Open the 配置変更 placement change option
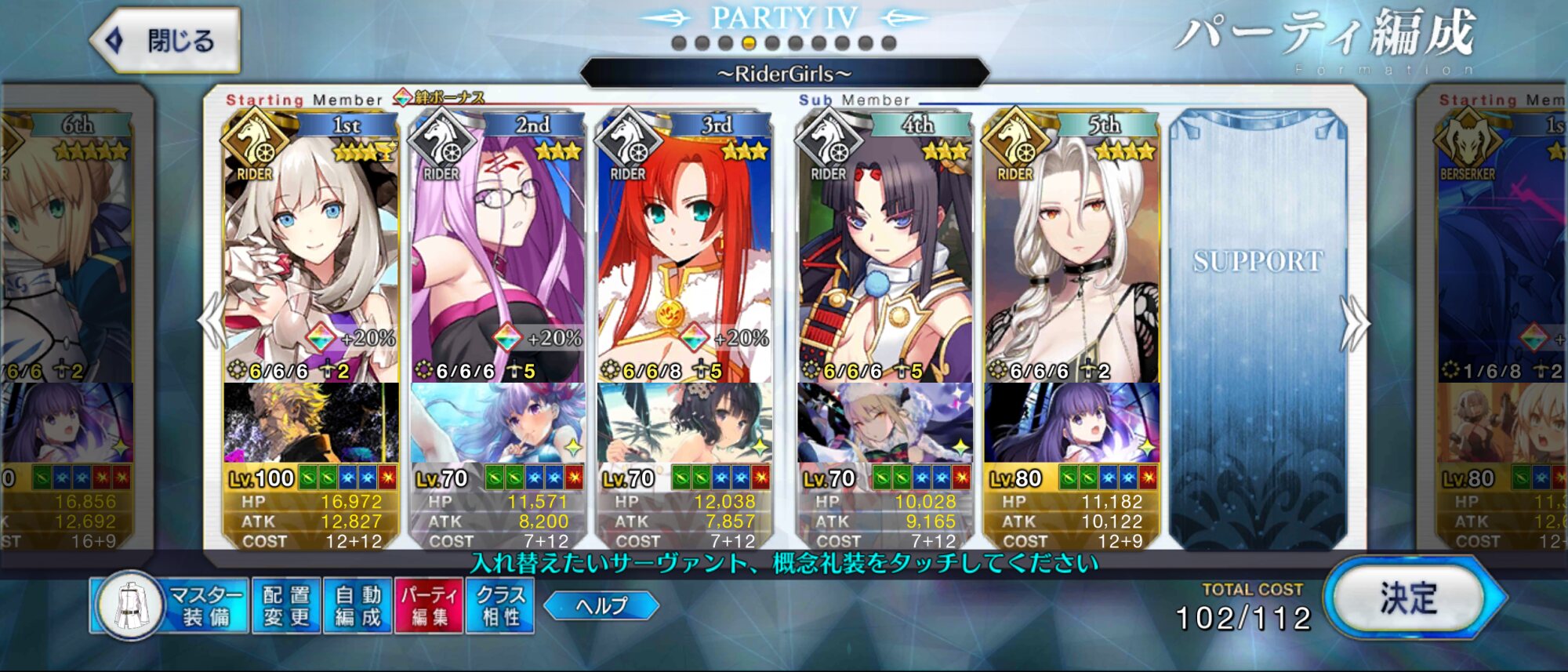This screenshot has height=672, width=1568. [x=286, y=606]
